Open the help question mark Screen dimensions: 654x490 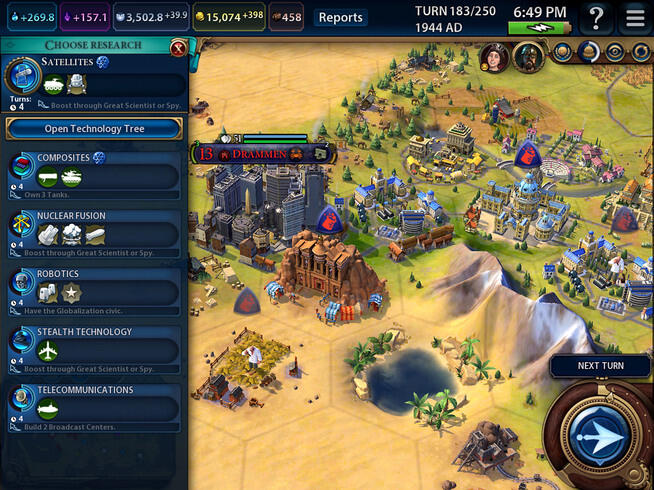click(597, 17)
